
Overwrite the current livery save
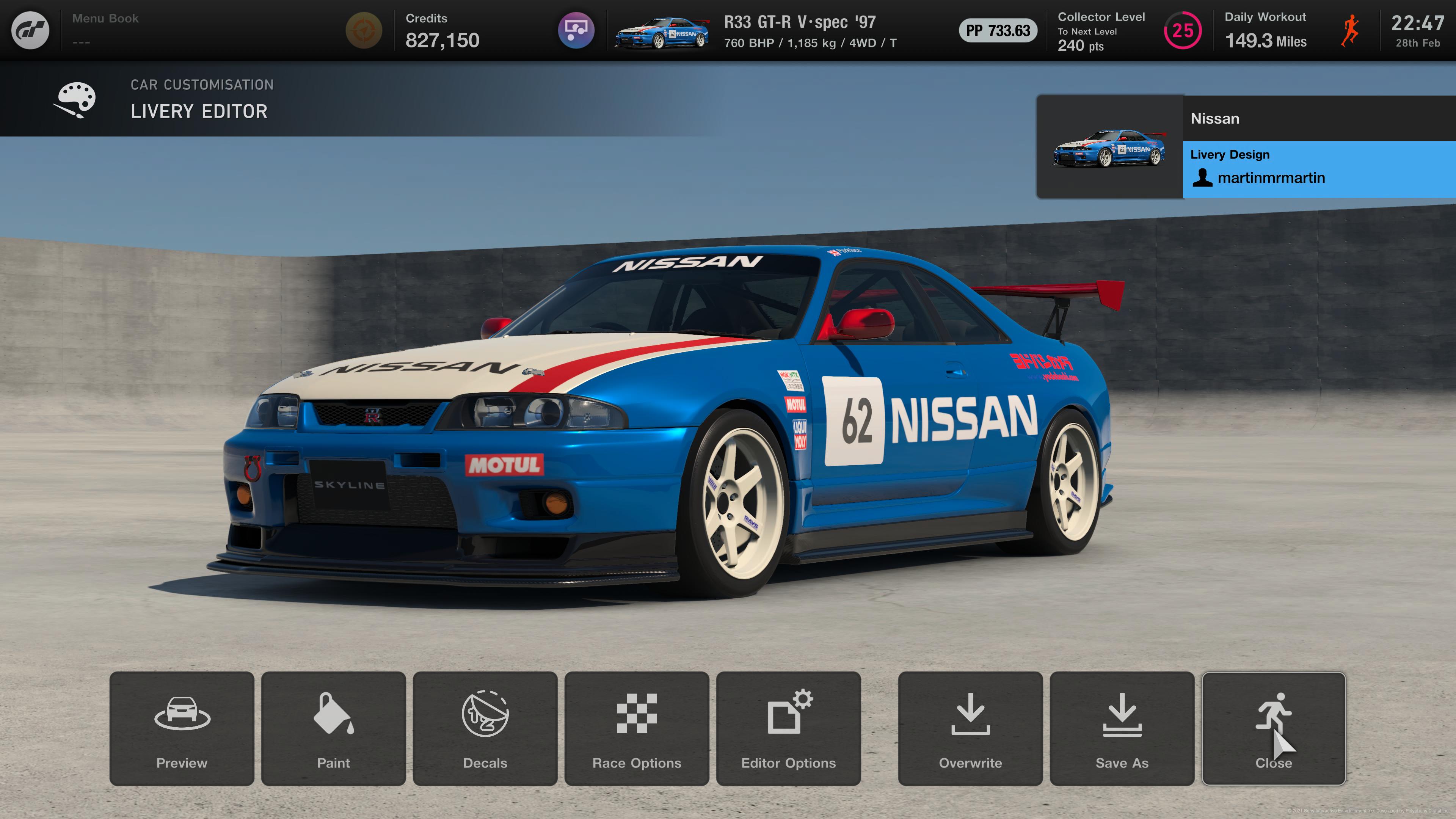pos(970,728)
